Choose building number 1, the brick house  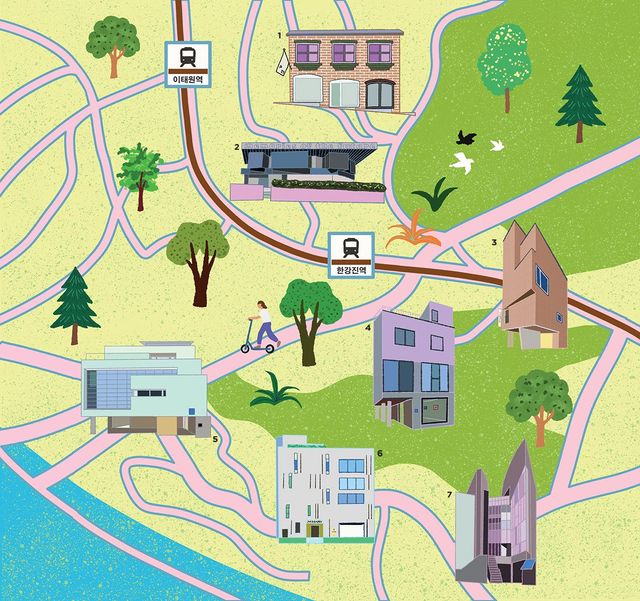(x=344, y=70)
